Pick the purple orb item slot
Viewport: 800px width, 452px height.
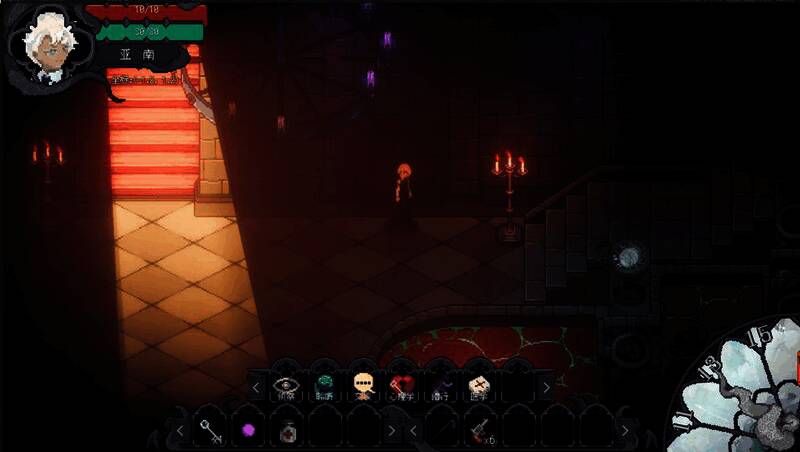point(249,431)
